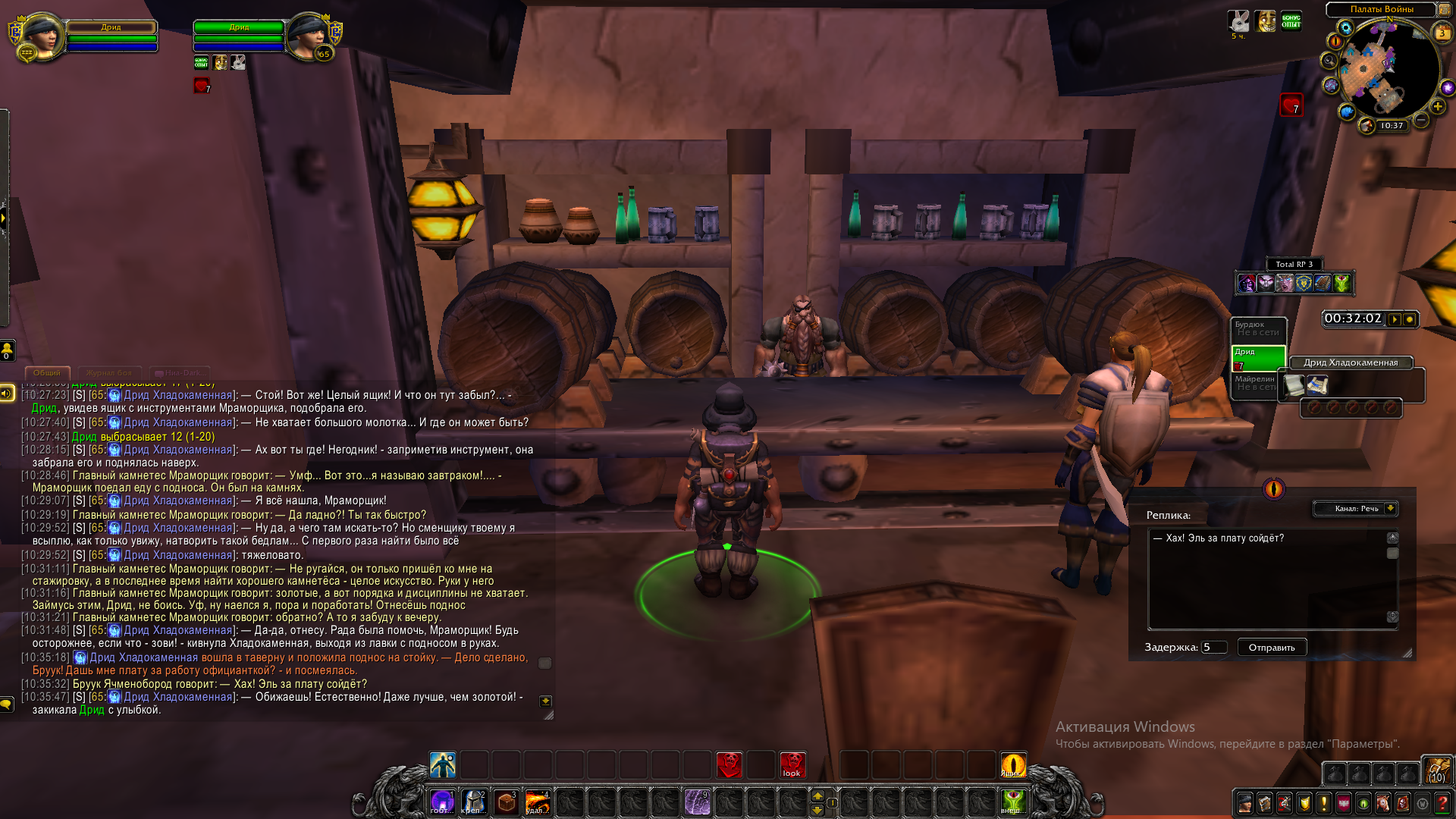Click the Задержка delay input field

click(1213, 648)
